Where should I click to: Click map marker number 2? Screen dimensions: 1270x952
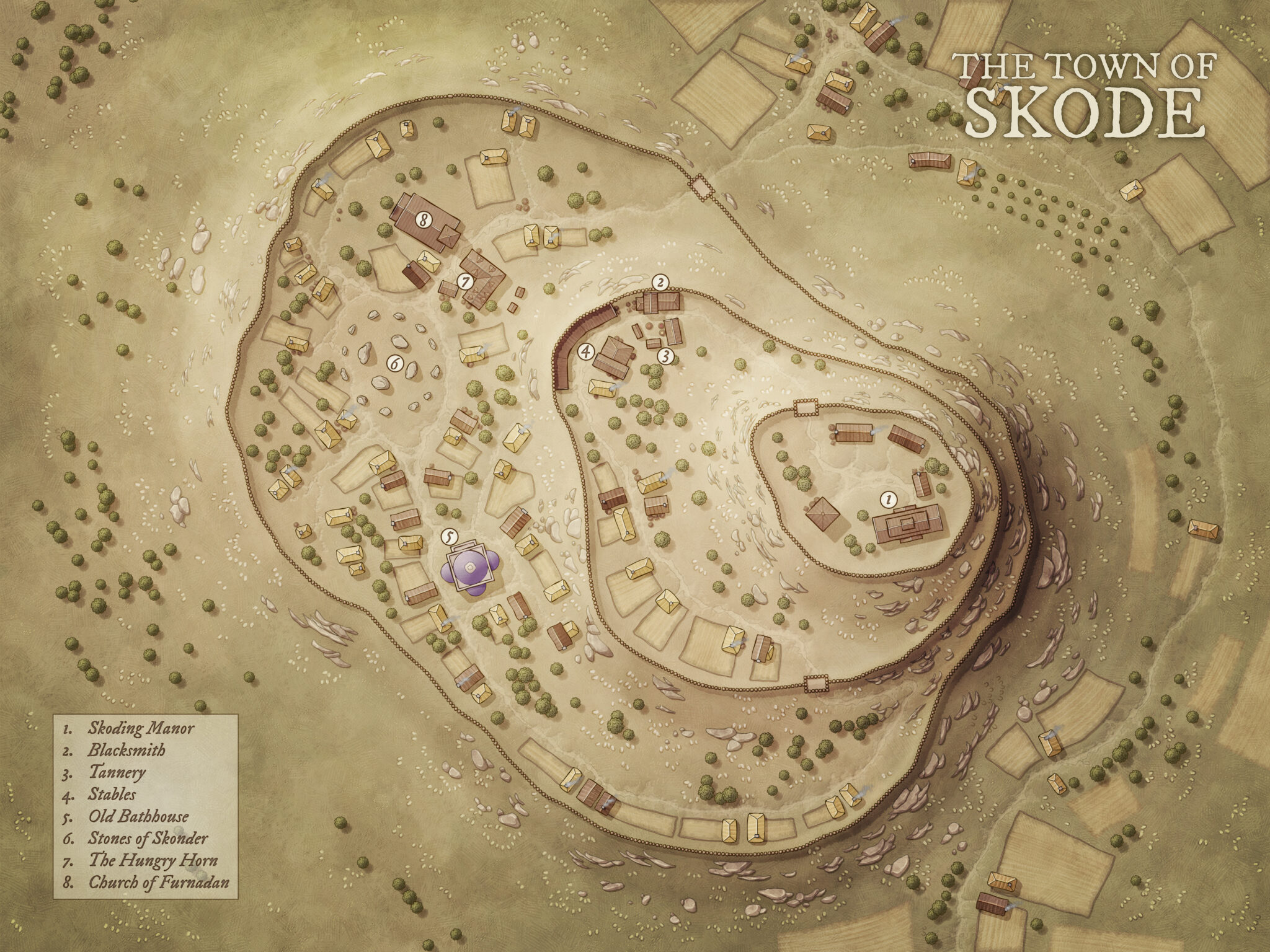click(661, 283)
